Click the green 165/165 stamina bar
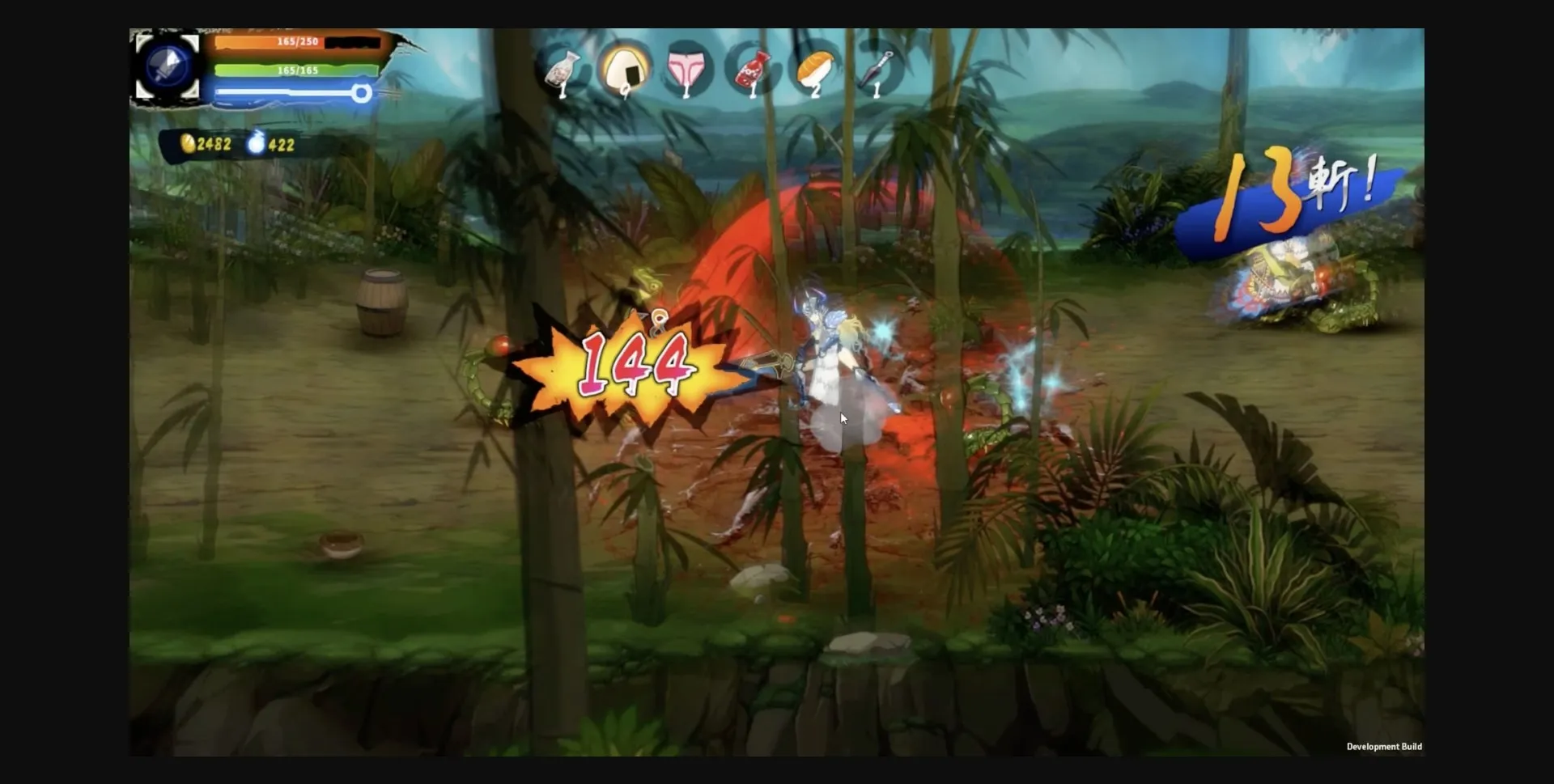This screenshot has height=784, width=1554. (291, 70)
